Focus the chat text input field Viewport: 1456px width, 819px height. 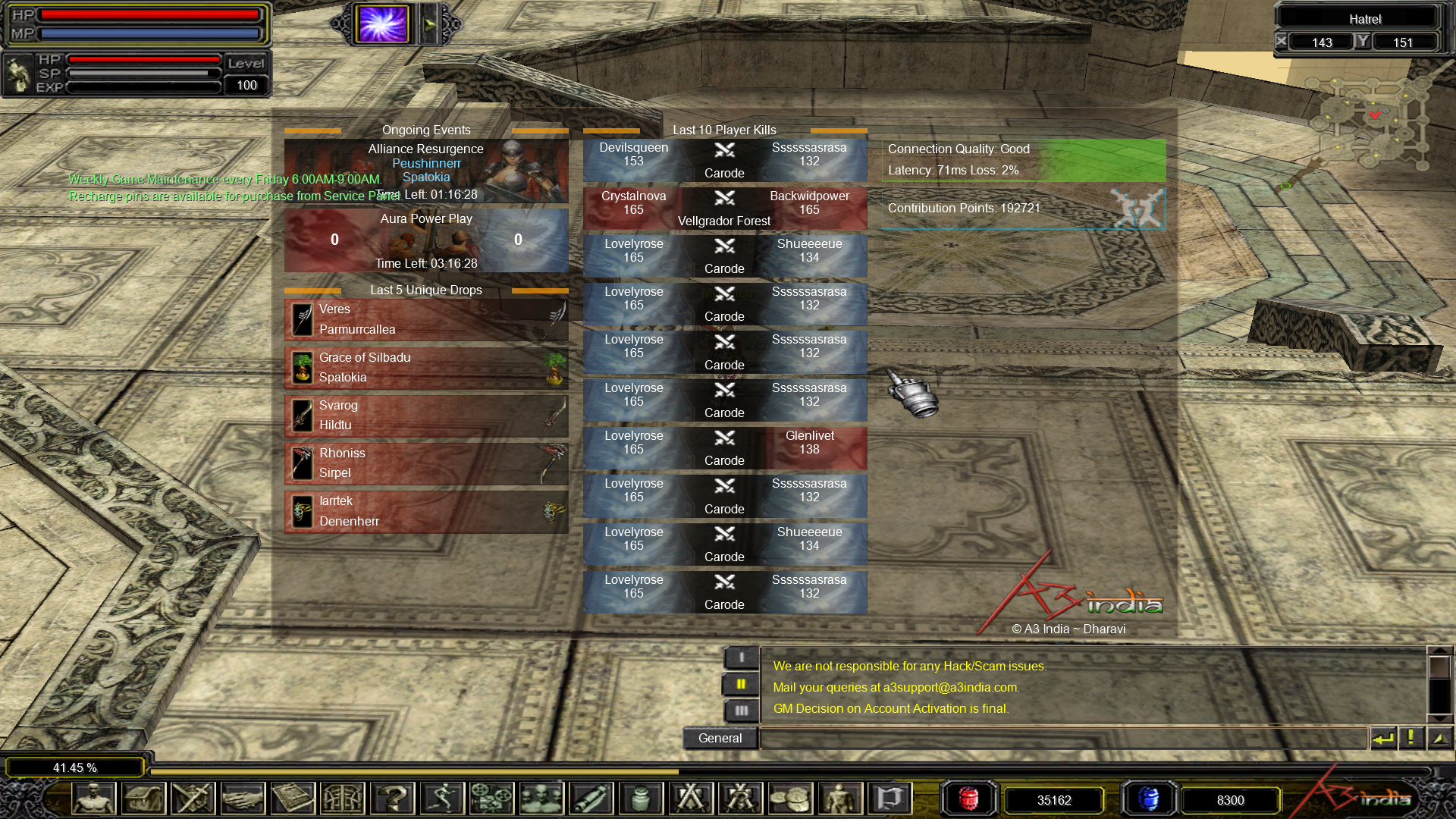(x=1063, y=738)
